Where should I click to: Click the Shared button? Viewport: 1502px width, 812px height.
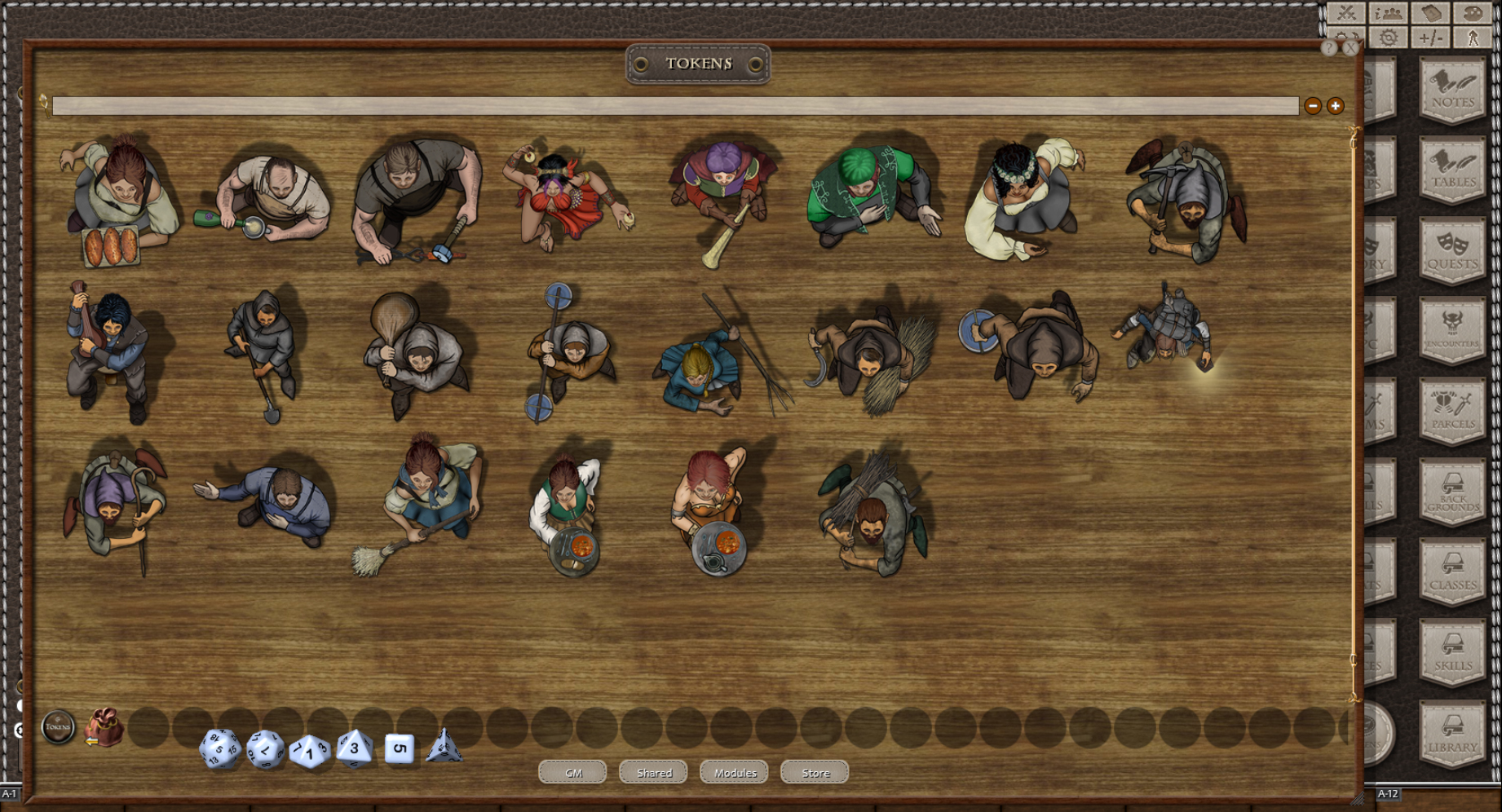click(x=653, y=772)
